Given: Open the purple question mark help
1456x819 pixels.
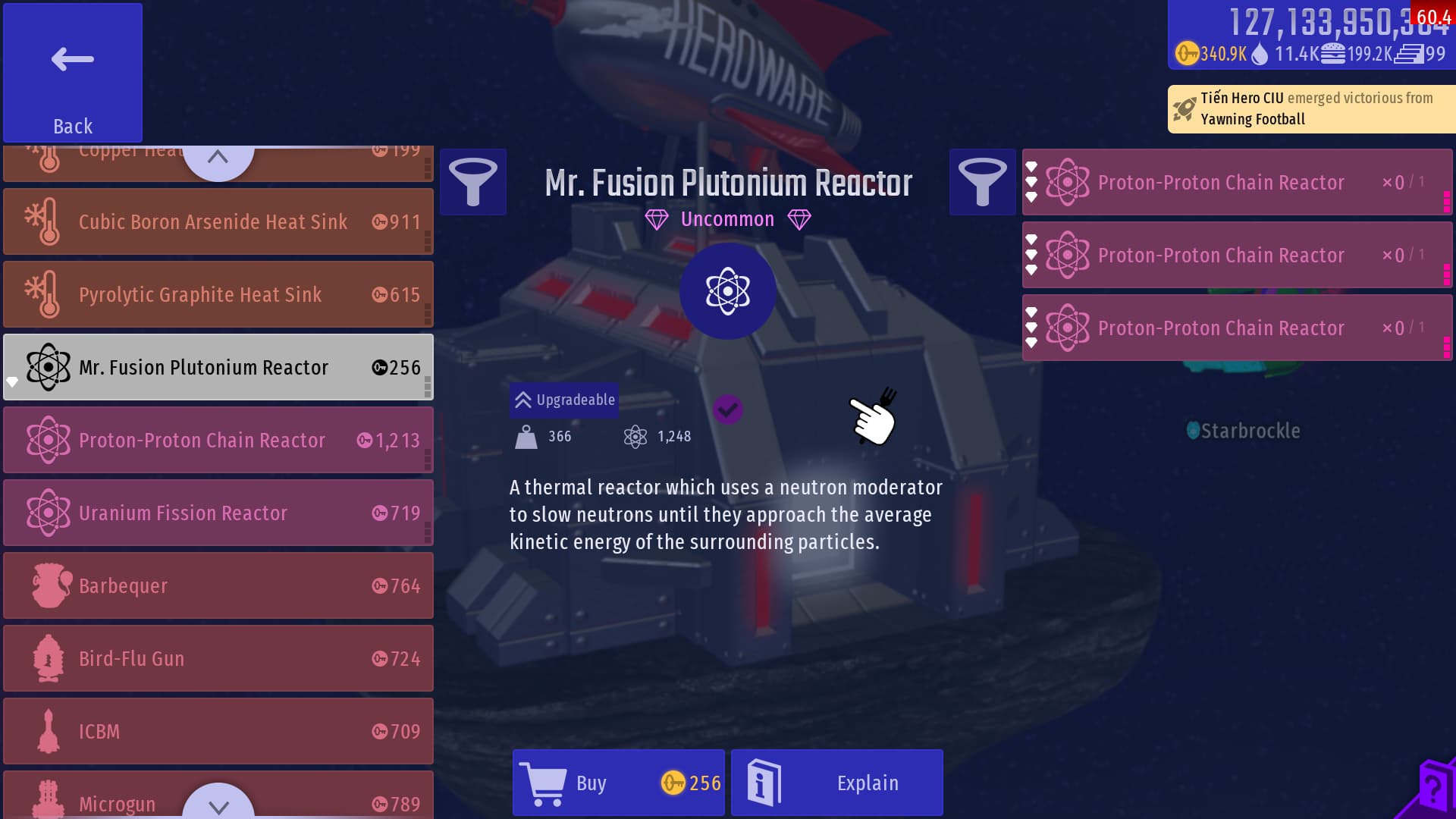Looking at the screenshot, I should point(1432,790).
